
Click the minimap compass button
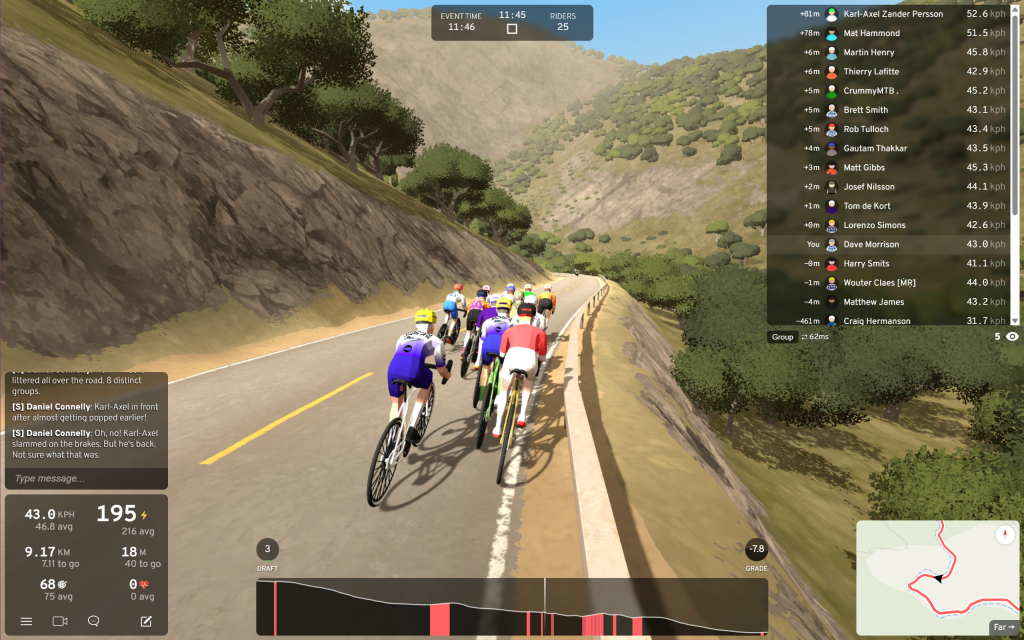(1004, 535)
